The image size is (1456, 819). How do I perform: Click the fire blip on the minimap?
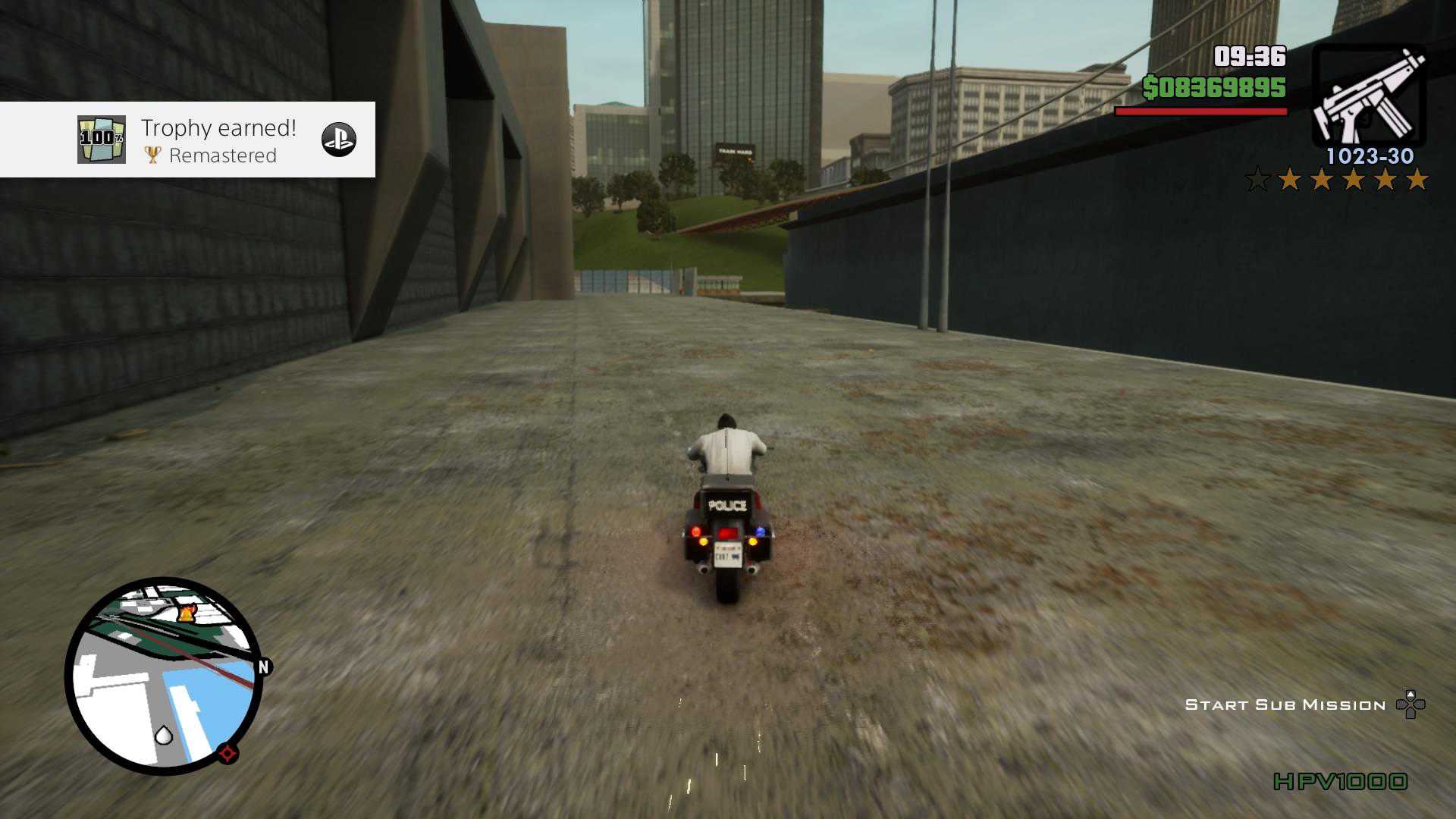coord(185,611)
